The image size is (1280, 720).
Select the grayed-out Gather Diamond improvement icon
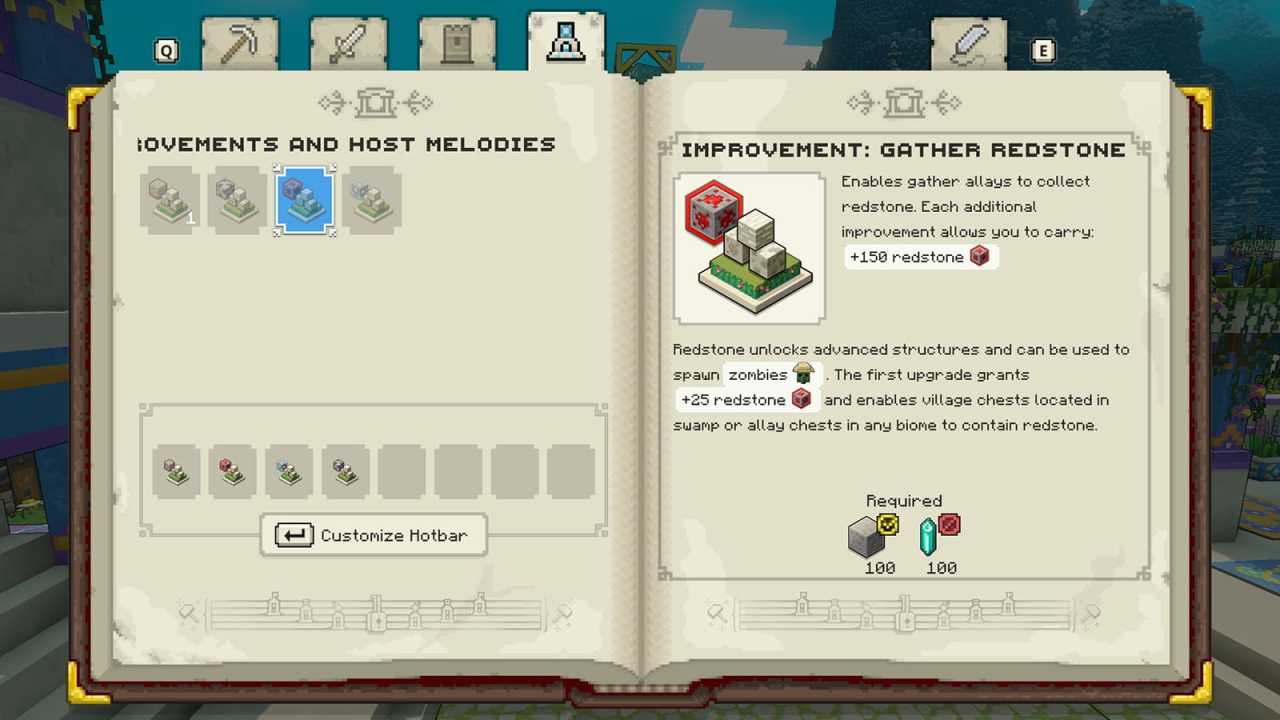(371, 200)
